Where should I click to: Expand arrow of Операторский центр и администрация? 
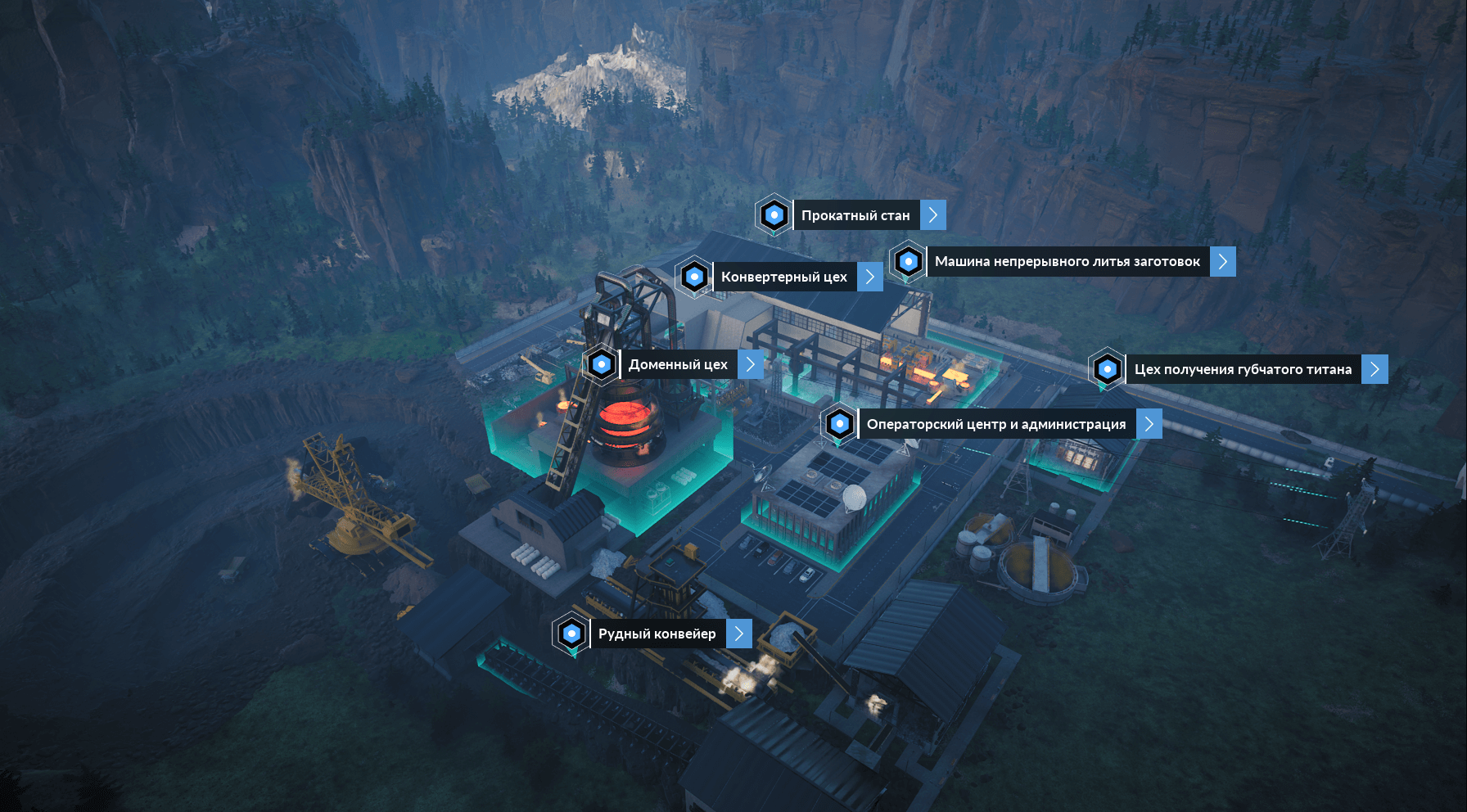[x=1149, y=424]
